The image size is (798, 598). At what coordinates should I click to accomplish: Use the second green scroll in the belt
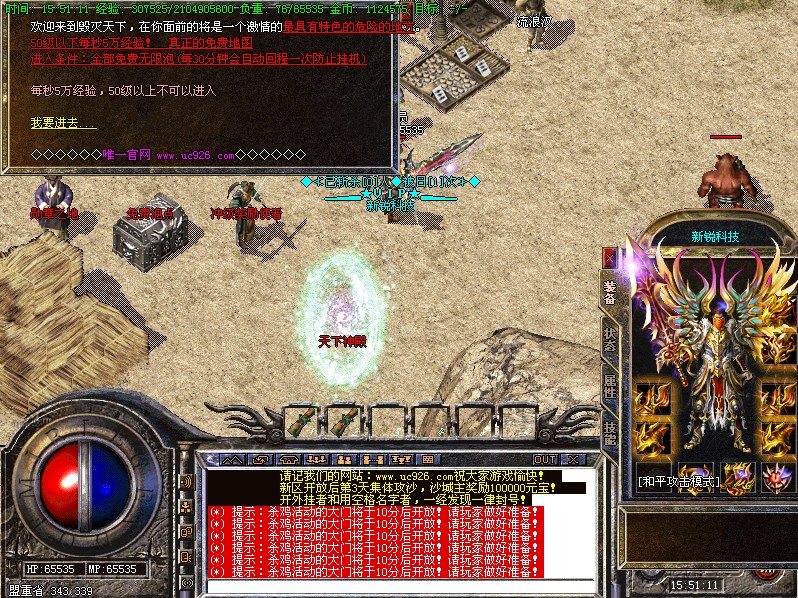tap(346, 421)
